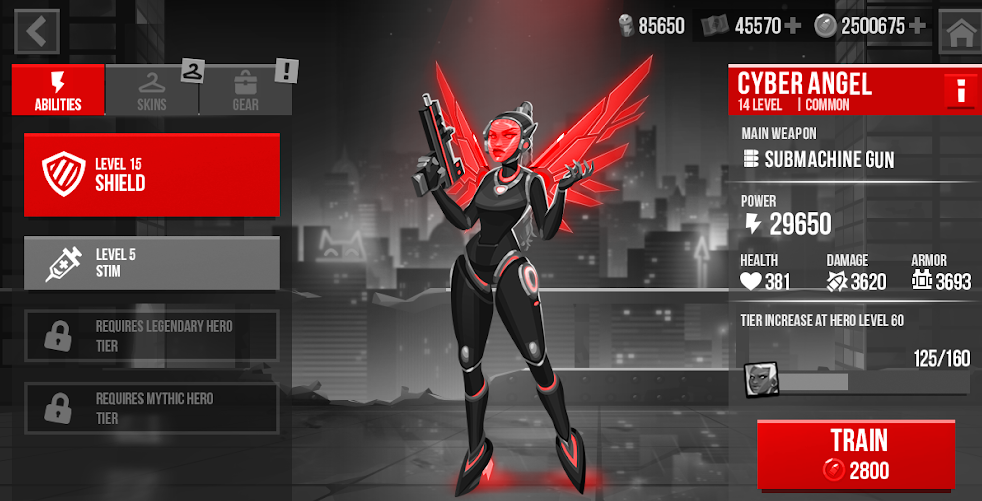Screen dimensions: 982x501
Task: Add more cash with the plus button
Action: (x=793, y=26)
